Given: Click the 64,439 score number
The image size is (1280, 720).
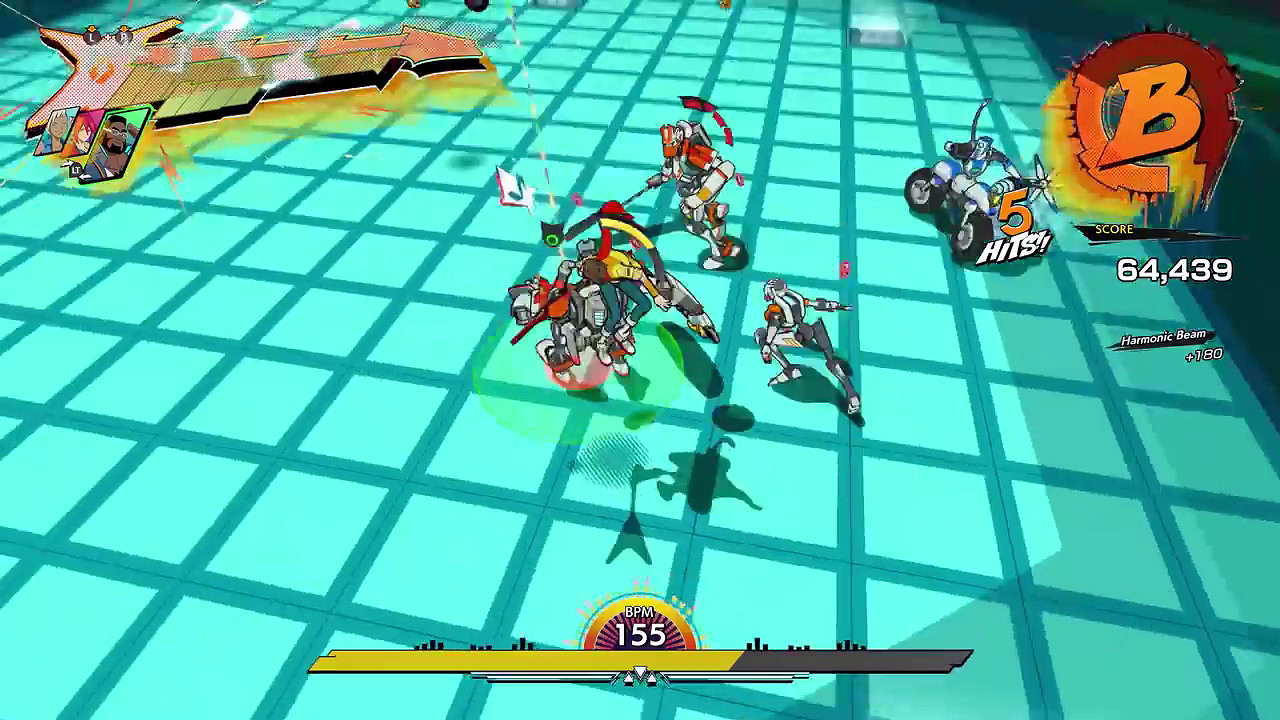Looking at the screenshot, I should tap(1176, 269).
